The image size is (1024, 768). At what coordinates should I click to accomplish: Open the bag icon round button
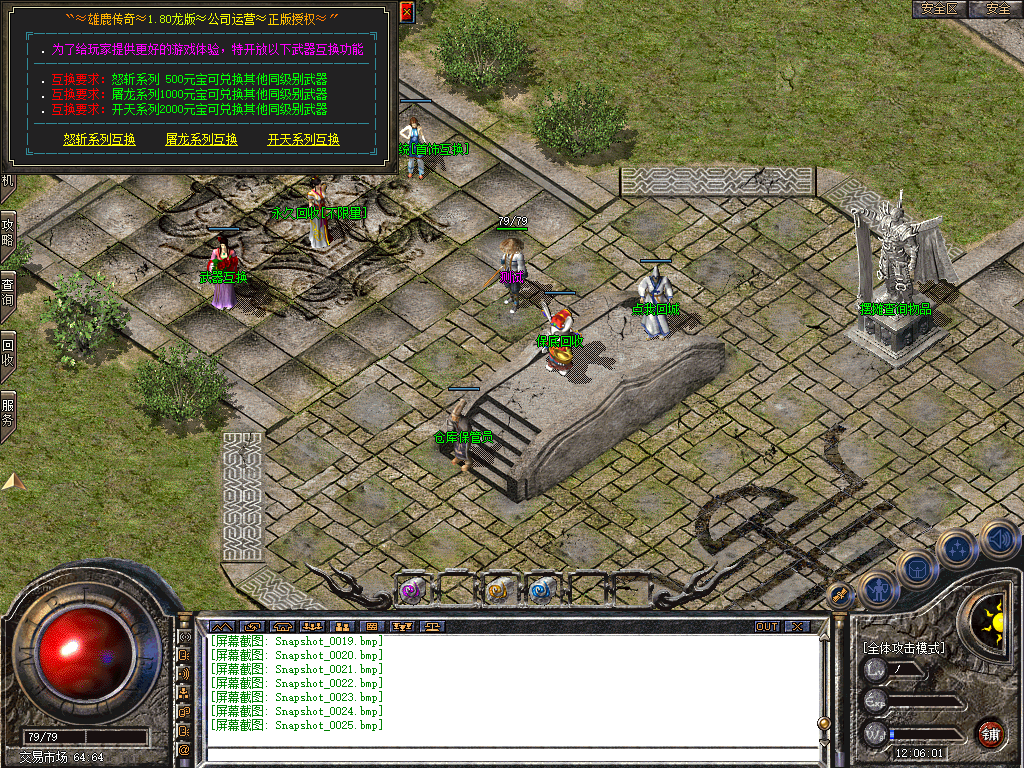[x=916, y=568]
